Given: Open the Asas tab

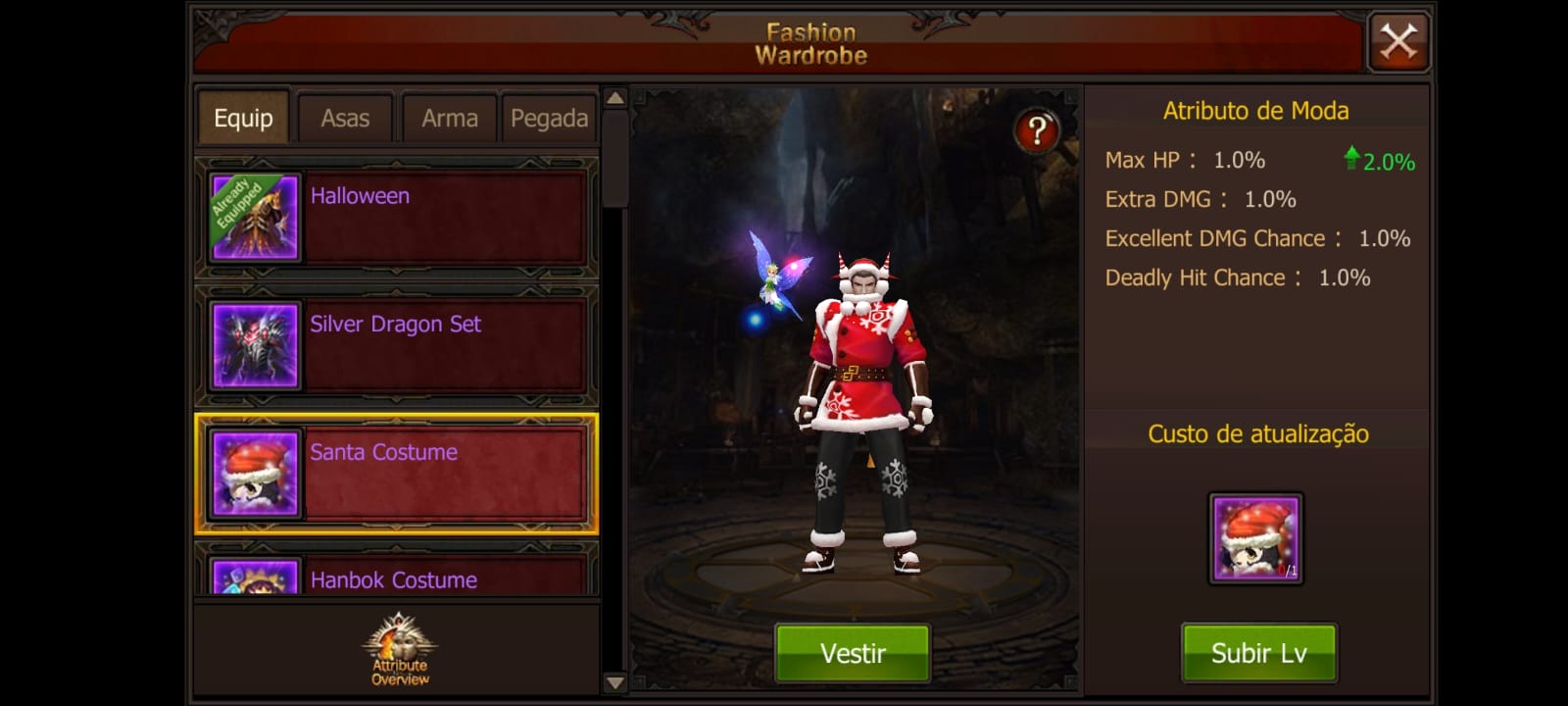Looking at the screenshot, I should 344,118.
